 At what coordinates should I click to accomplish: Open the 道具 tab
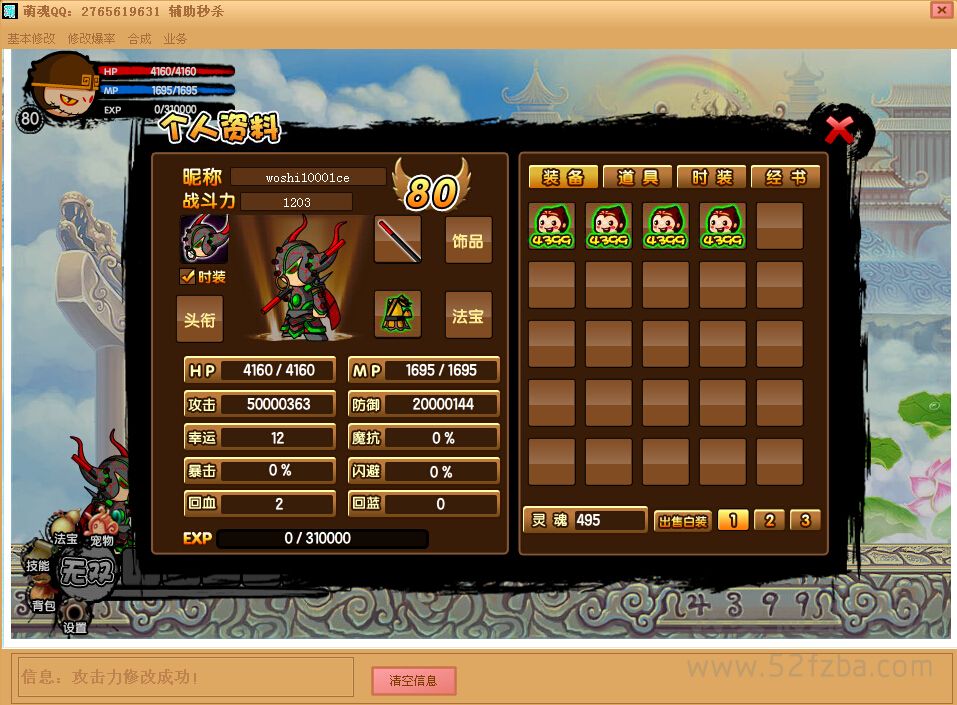pos(637,177)
